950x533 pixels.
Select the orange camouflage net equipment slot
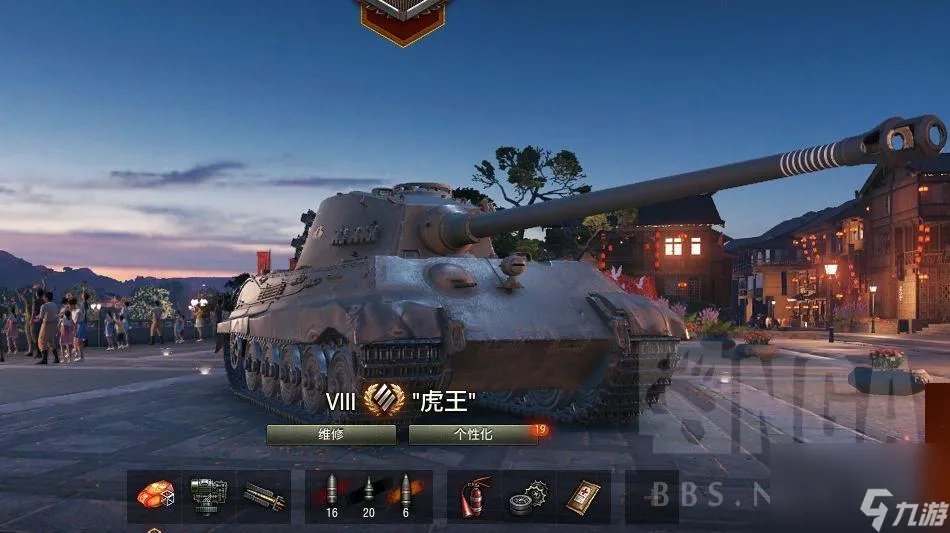155,496
